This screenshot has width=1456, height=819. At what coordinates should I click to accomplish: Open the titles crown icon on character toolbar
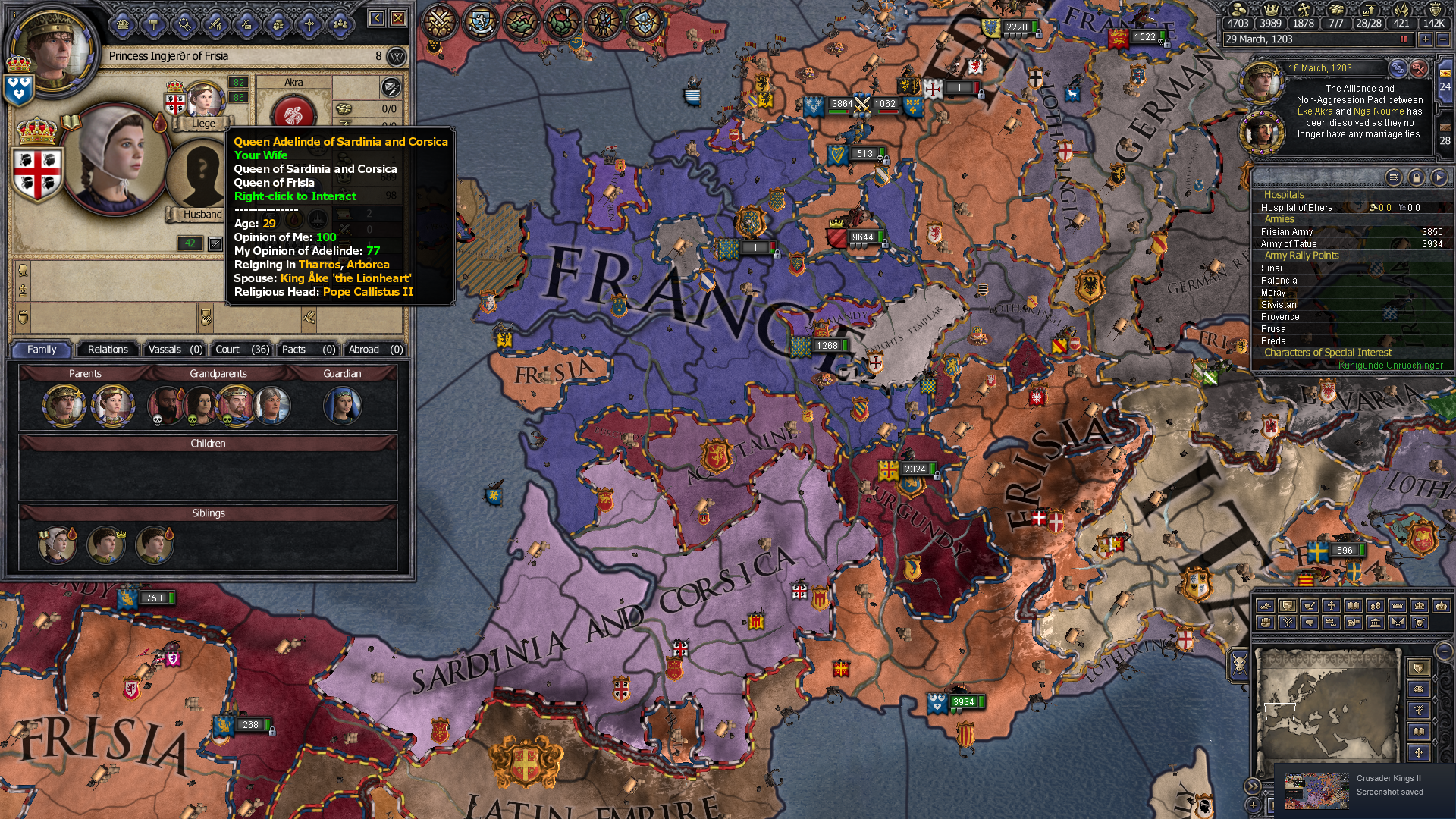click(122, 24)
